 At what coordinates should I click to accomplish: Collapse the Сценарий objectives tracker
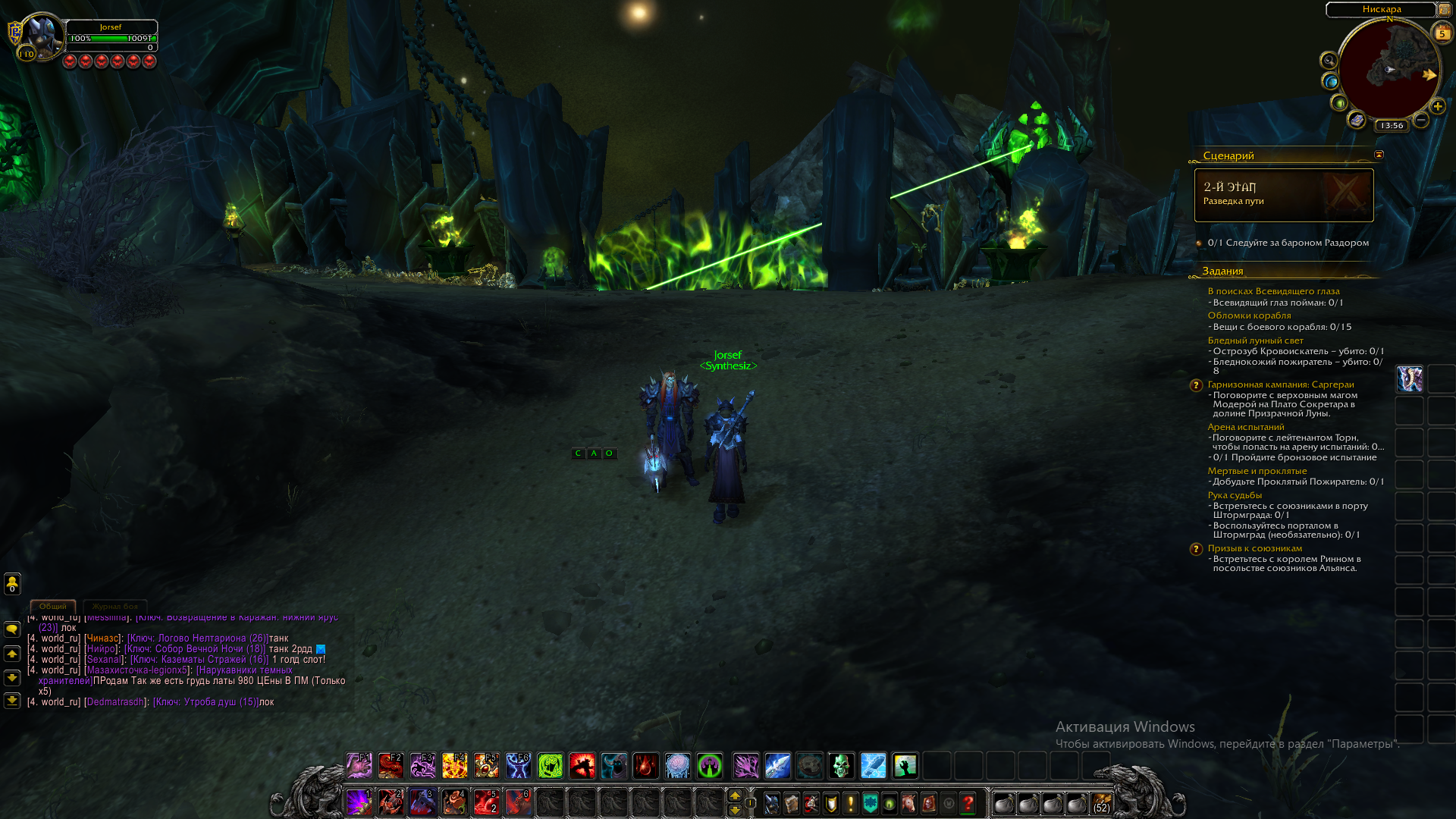coord(1379,155)
